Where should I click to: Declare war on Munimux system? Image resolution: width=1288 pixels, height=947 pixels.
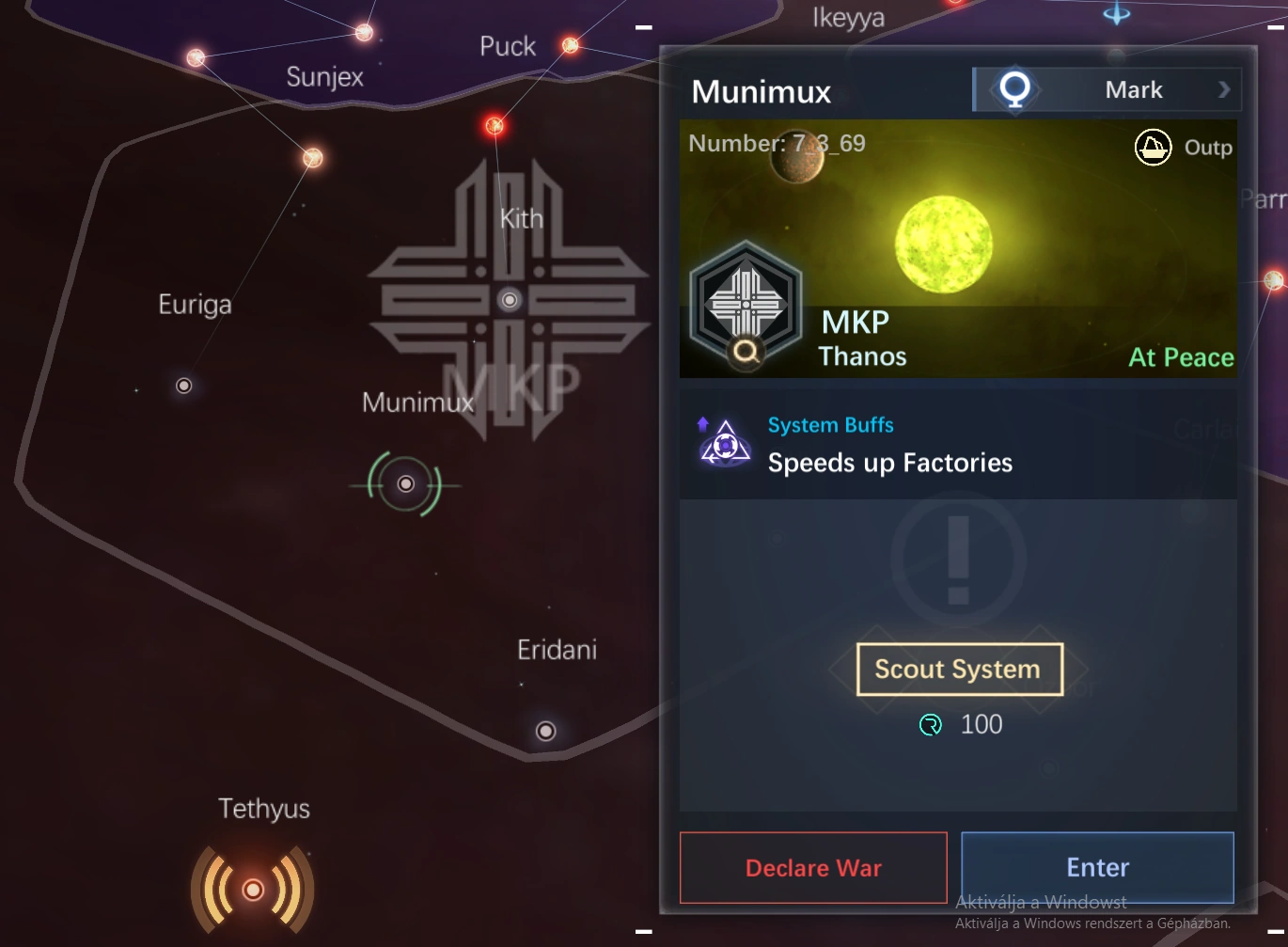tap(813, 867)
